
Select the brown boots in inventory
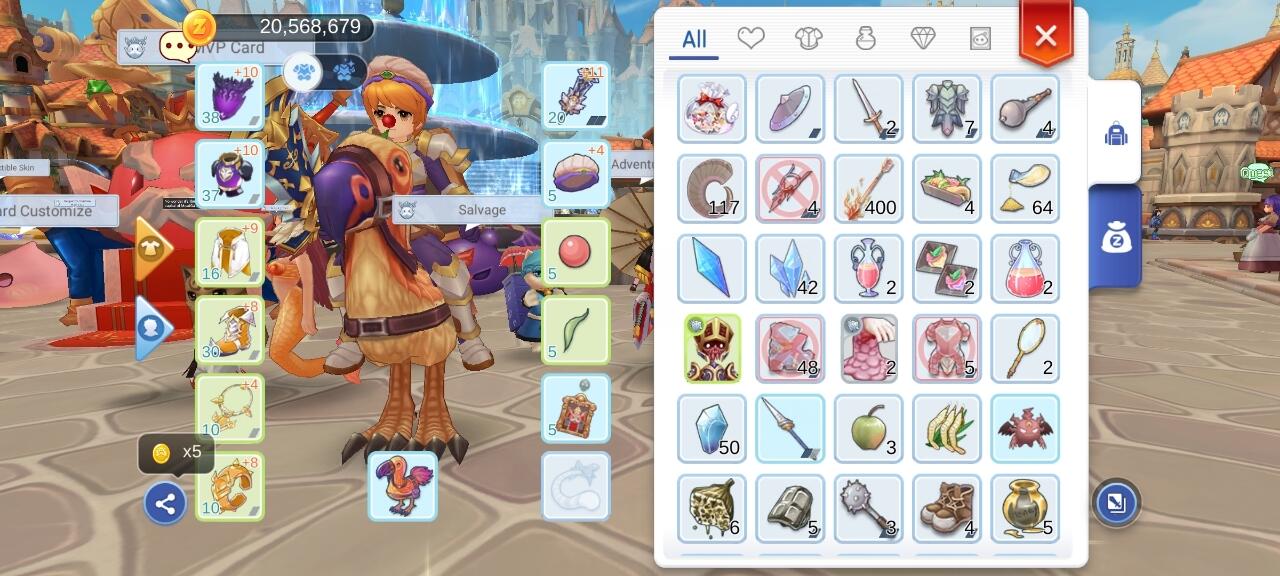click(x=947, y=508)
